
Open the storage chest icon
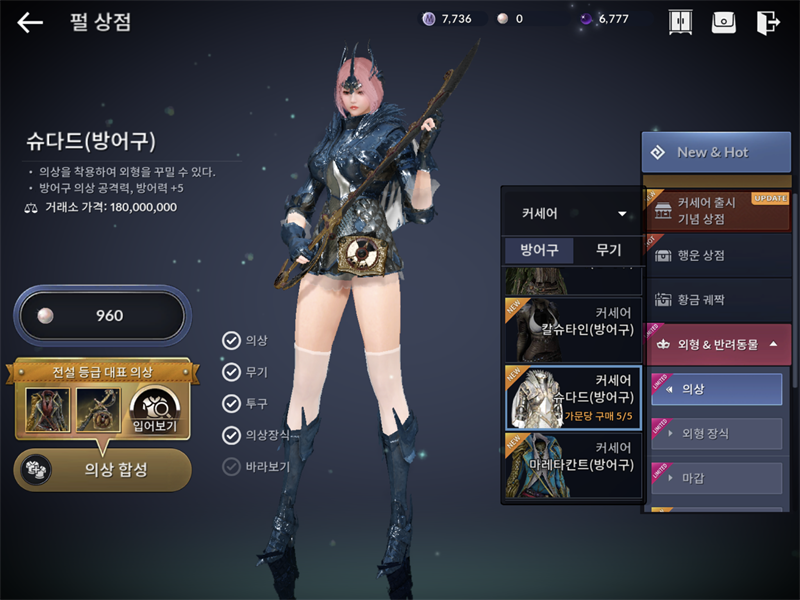point(724,22)
